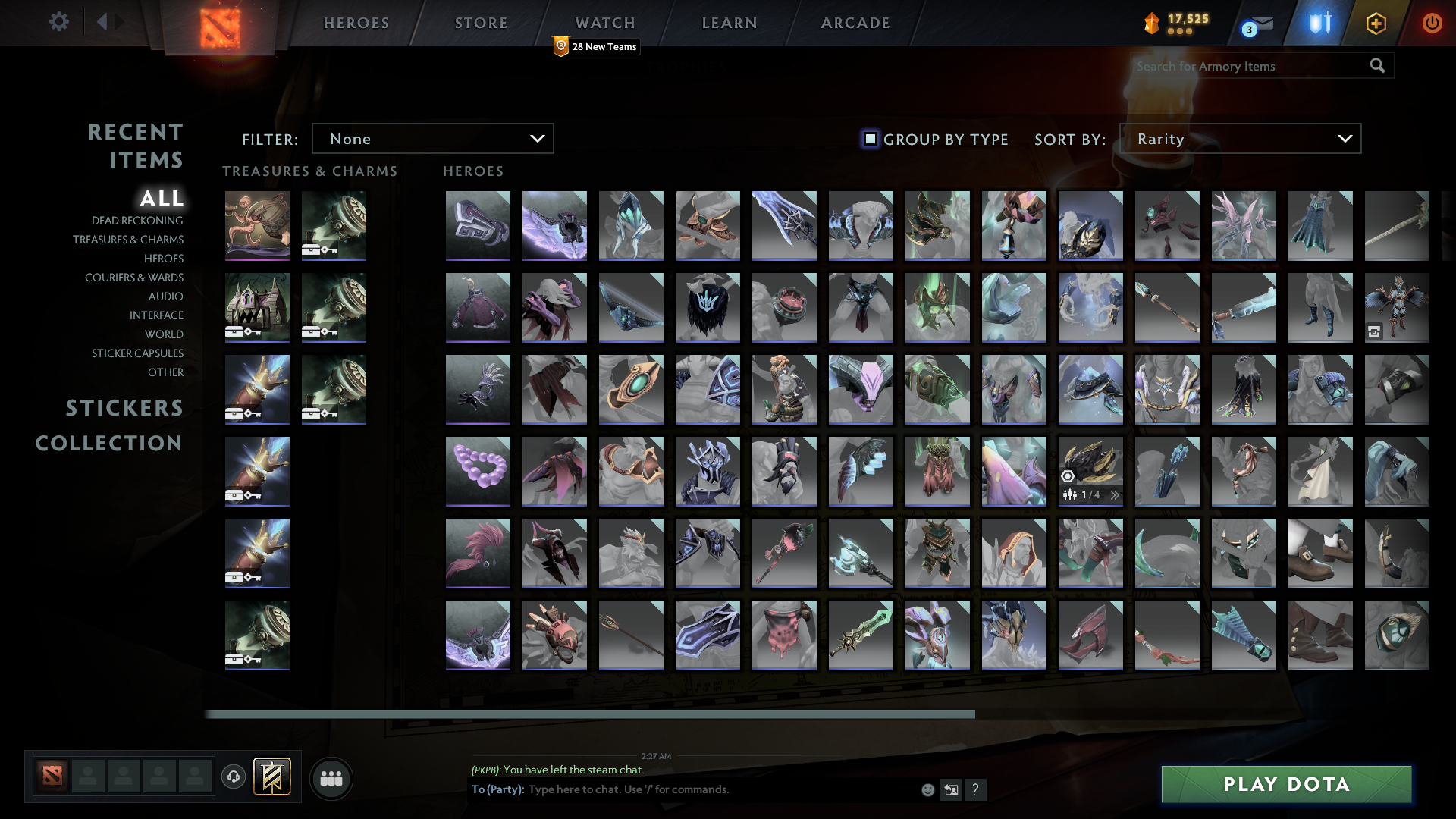Image resolution: width=1456 pixels, height=819 pixels.
Task: Click the inventory scrollbar below the items
Action: [591, 713]
